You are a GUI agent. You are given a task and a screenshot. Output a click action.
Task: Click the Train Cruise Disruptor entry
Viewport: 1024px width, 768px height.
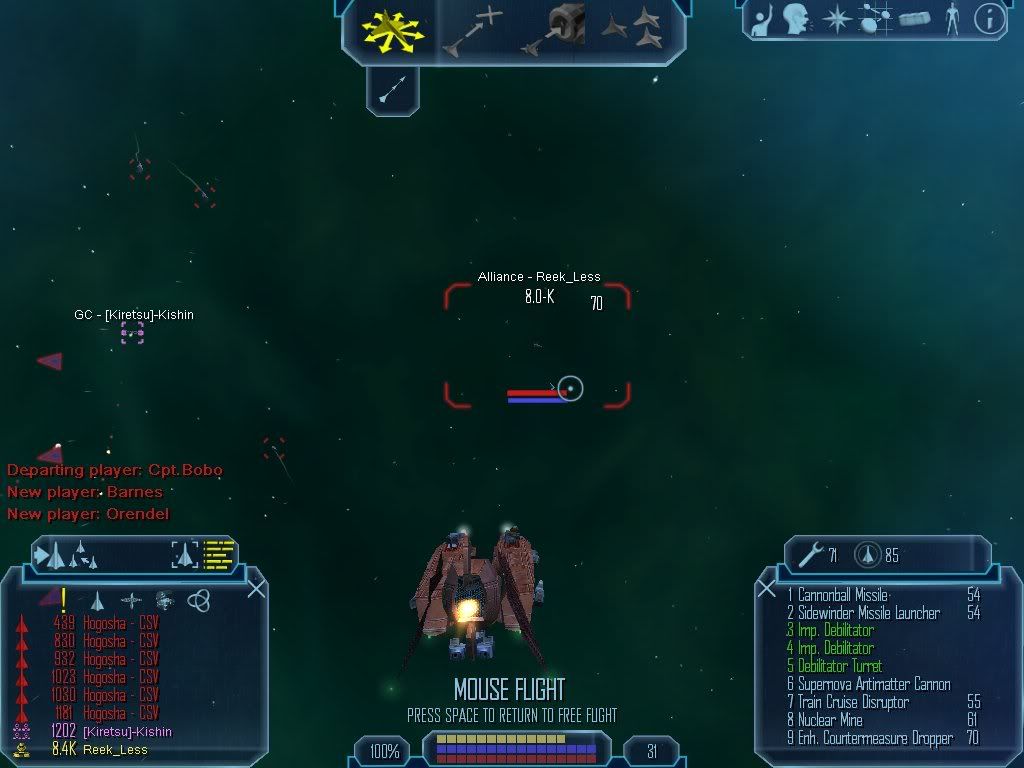[853, 702]
